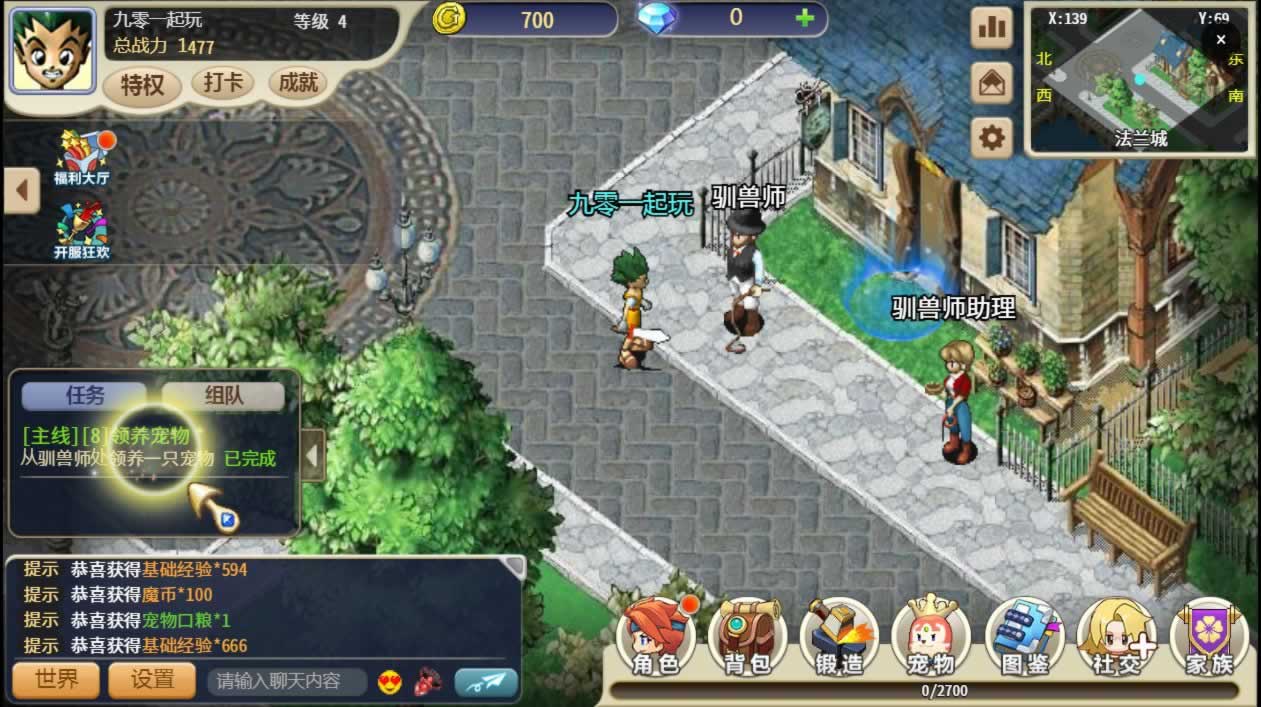Open the 成就 achievements panel
The image size is (1261, 707).
(x=298, y=83)
